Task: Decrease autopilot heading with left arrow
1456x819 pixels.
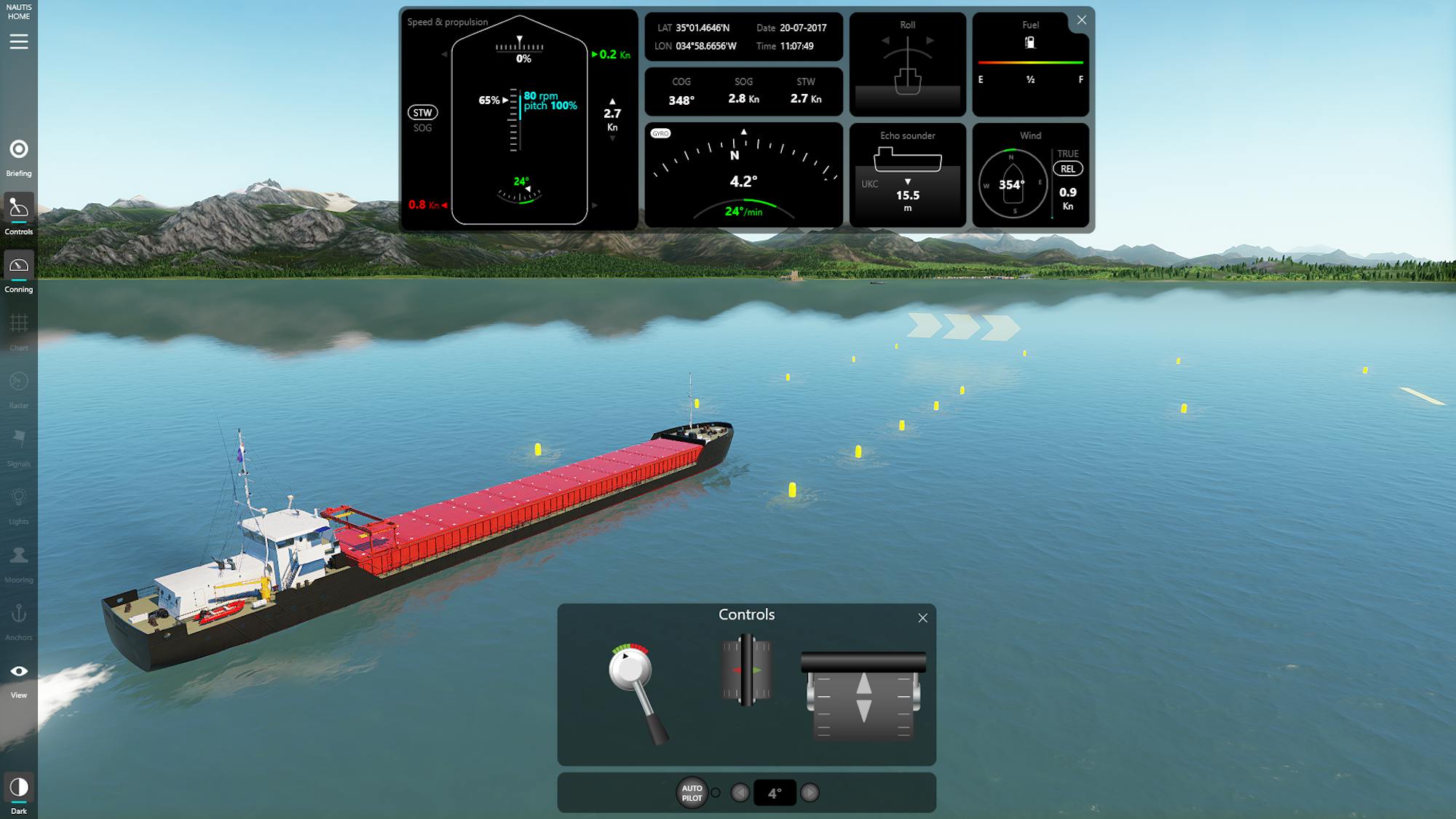Action: [740, 793]
